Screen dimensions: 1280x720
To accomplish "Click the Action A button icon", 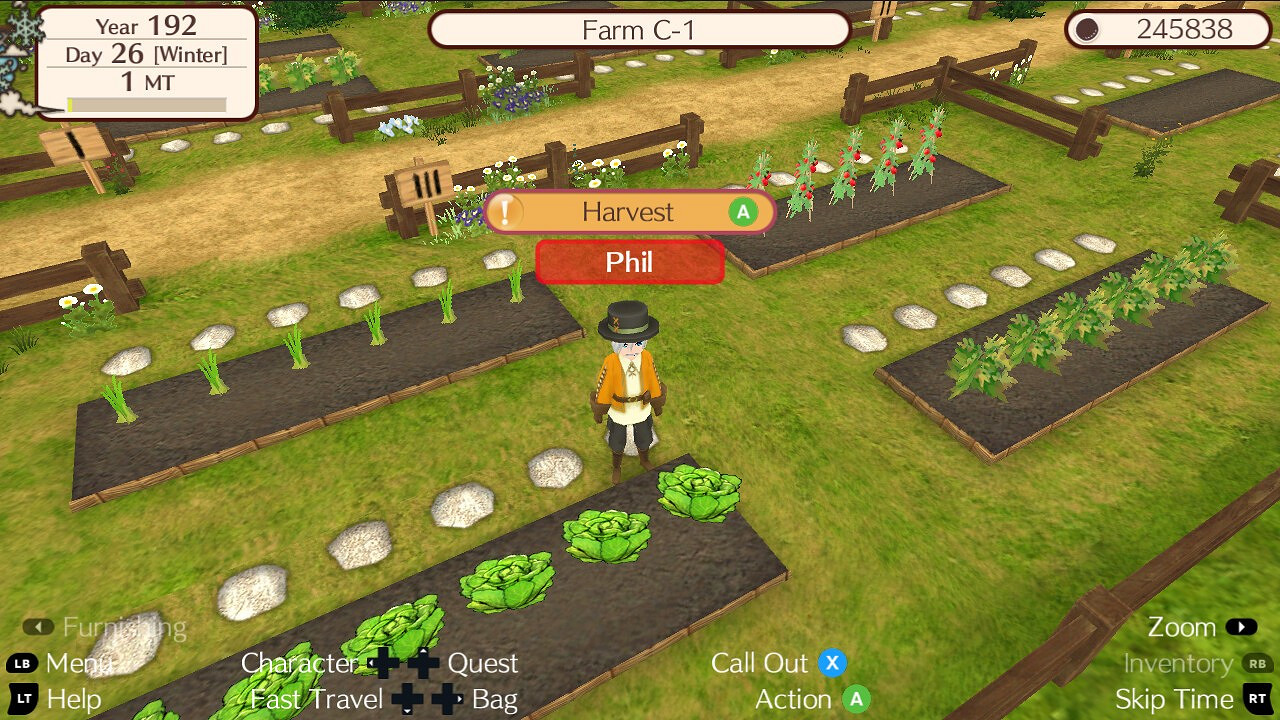I will pyautogui.click(x=855, y=699).
